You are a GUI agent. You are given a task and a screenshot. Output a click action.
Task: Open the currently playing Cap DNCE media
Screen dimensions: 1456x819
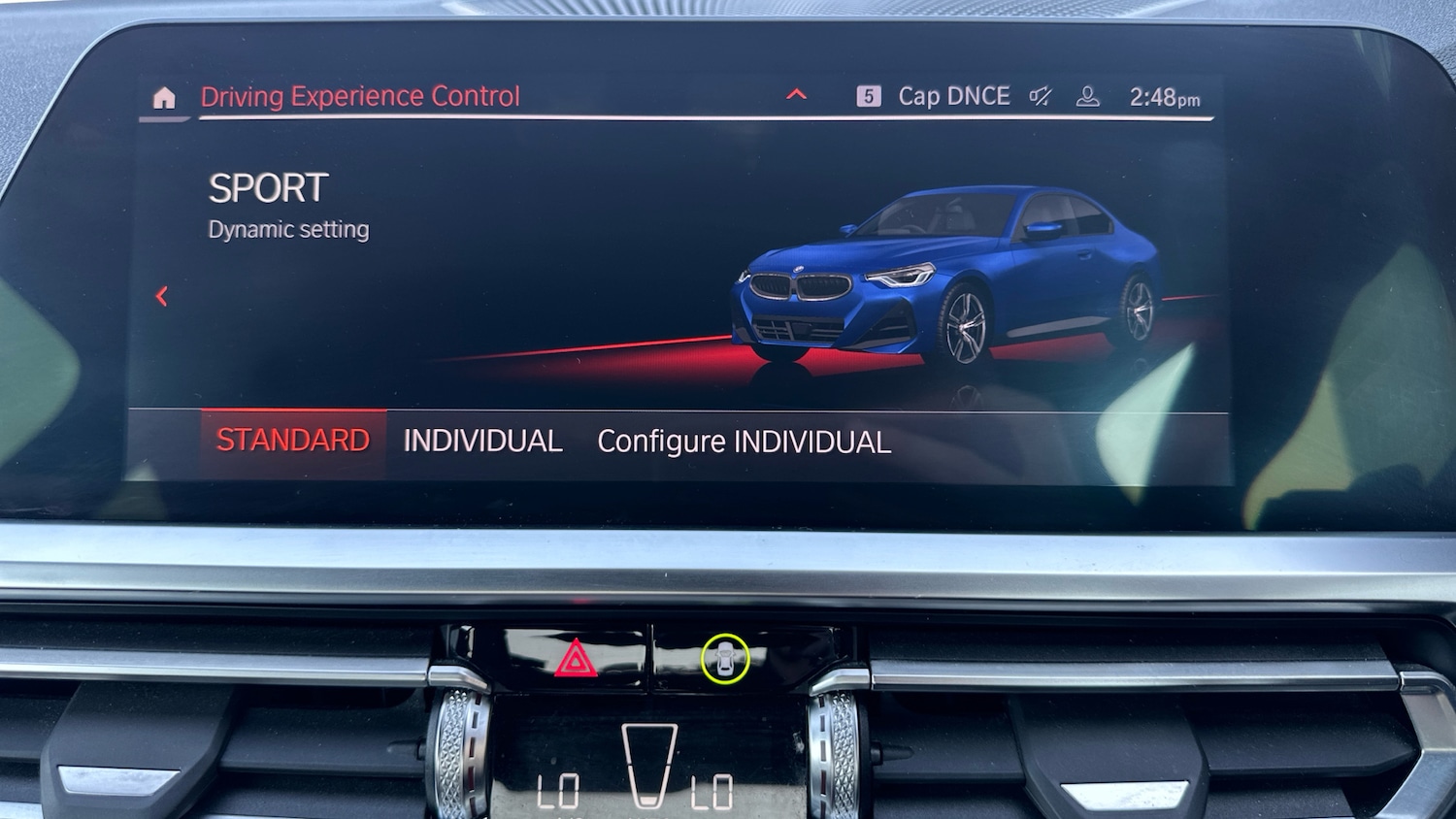click(x=954, y=95)
